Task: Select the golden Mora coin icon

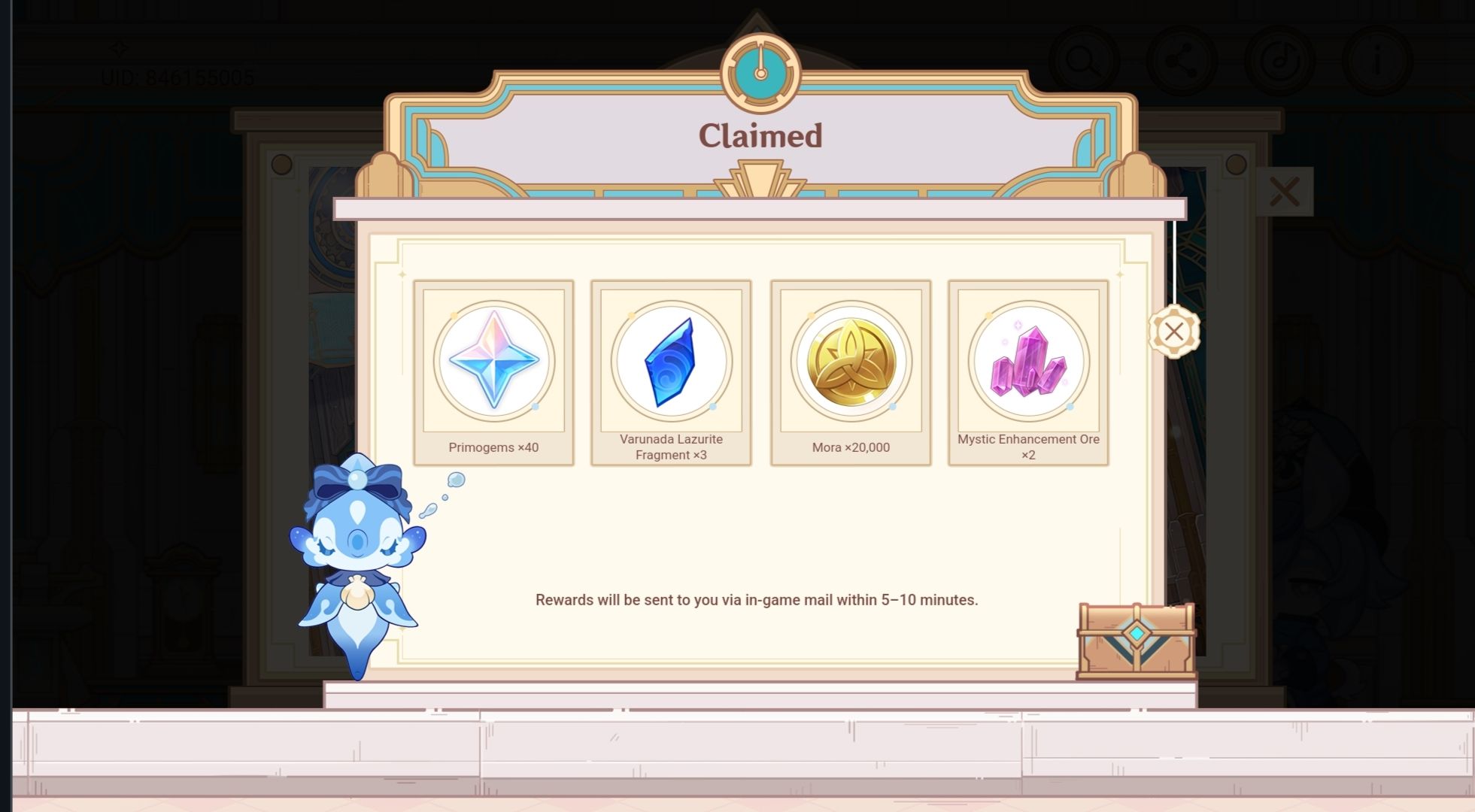Action: click(850, 362)
